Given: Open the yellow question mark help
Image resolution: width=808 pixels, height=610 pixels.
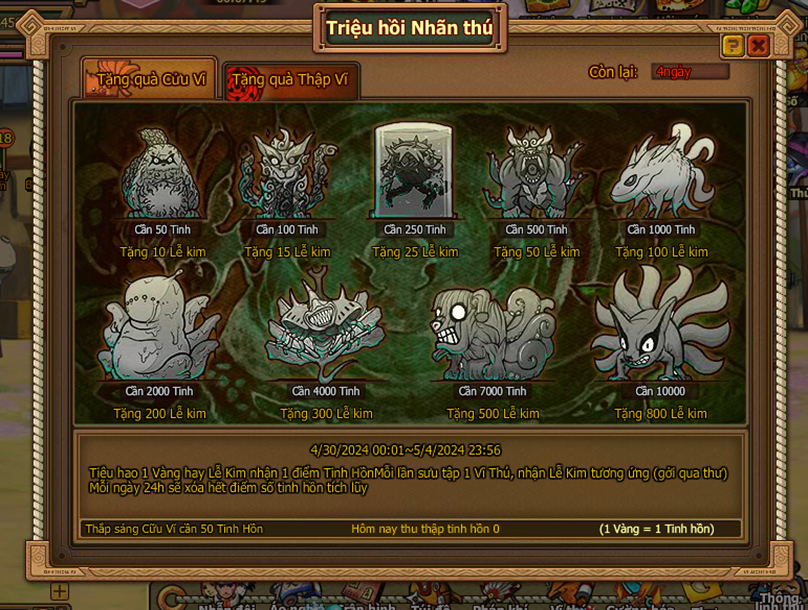Looking at the screenshot, I should point(733,46).
